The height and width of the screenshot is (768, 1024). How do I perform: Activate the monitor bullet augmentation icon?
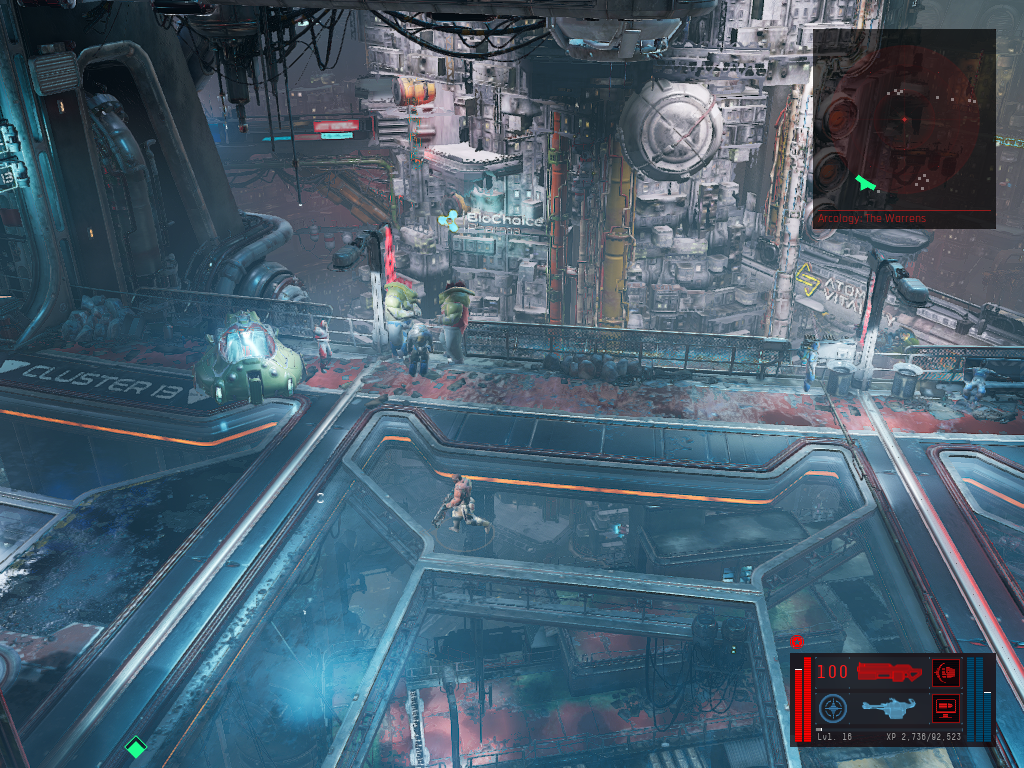tap(944, 709)
